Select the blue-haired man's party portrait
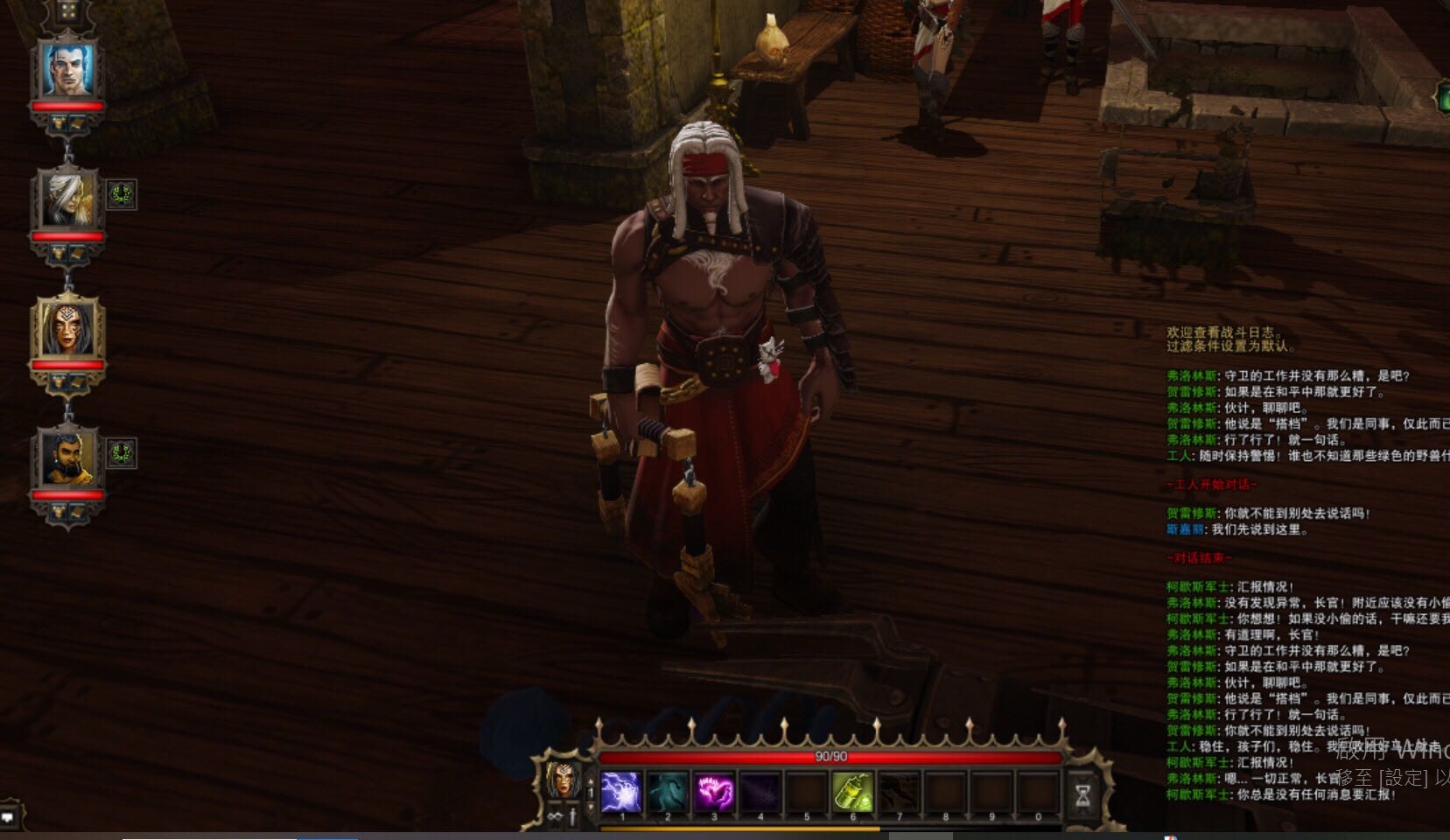Image resolution: width=1450 pixels, height=840 pixels. point(68,69)
